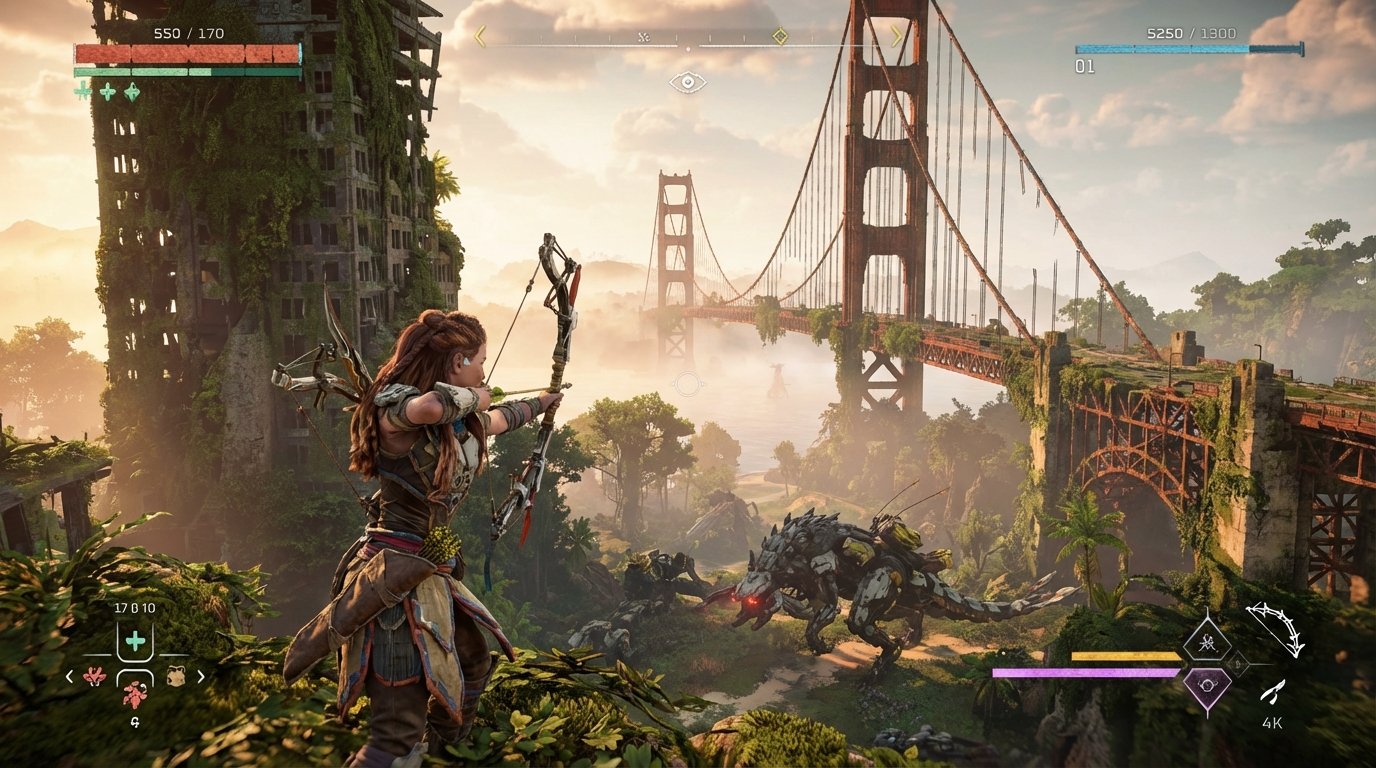Open the bow weapon icon at bottom right
The width and height of the screenshot is (1376, 768).
click(1275, 628)
